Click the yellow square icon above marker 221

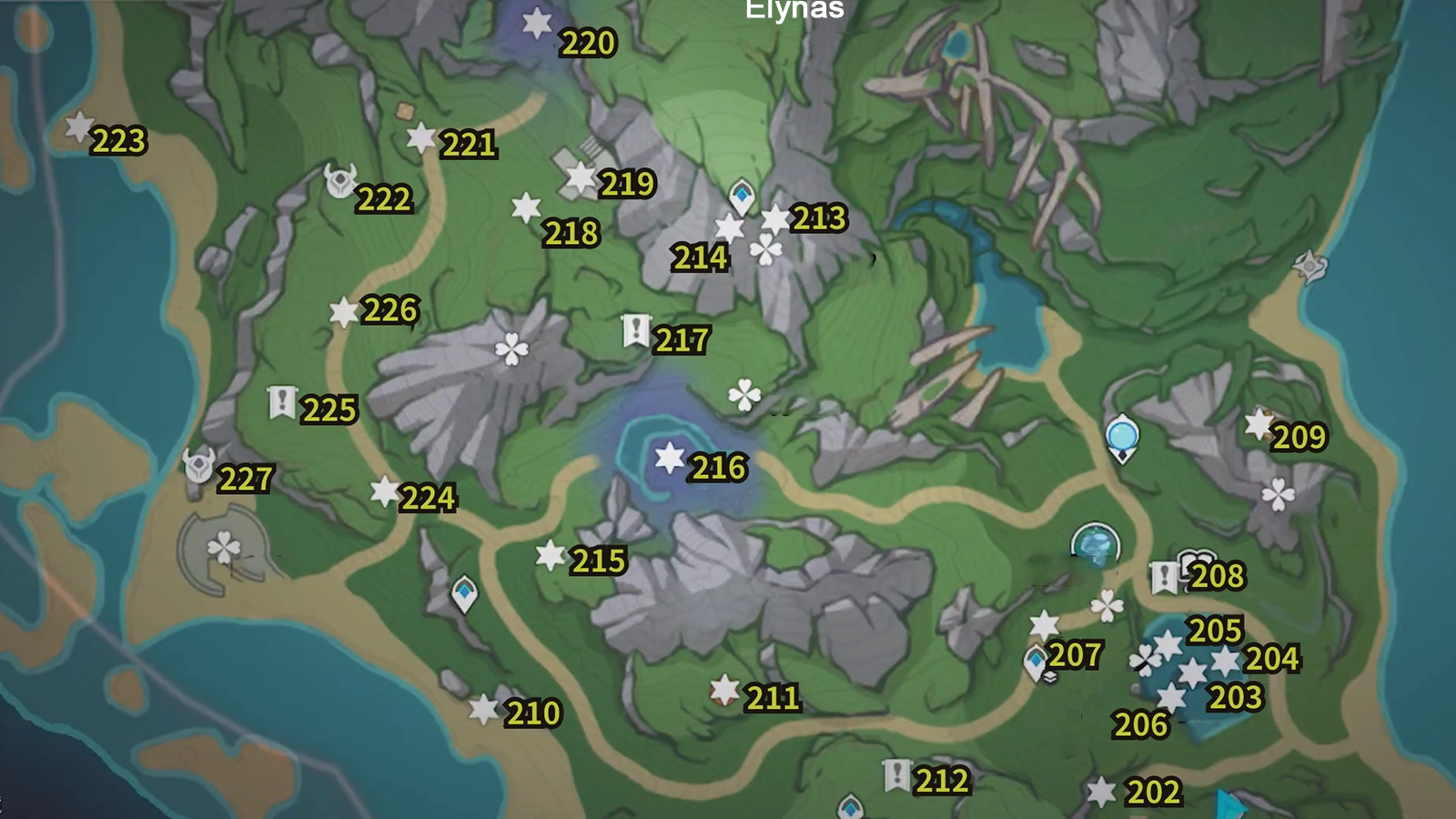(403, 109)
